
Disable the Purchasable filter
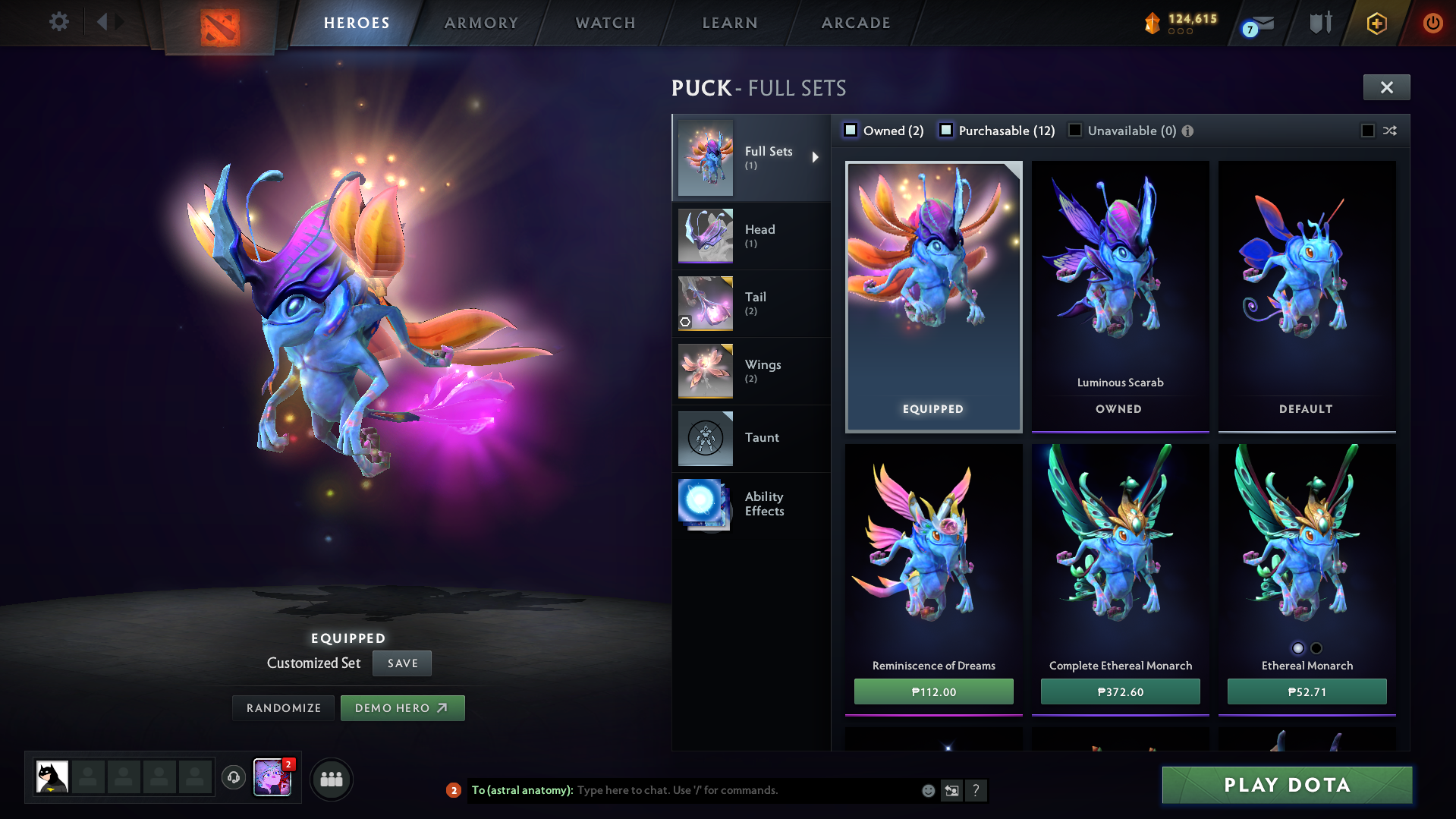tap(946, 130)
